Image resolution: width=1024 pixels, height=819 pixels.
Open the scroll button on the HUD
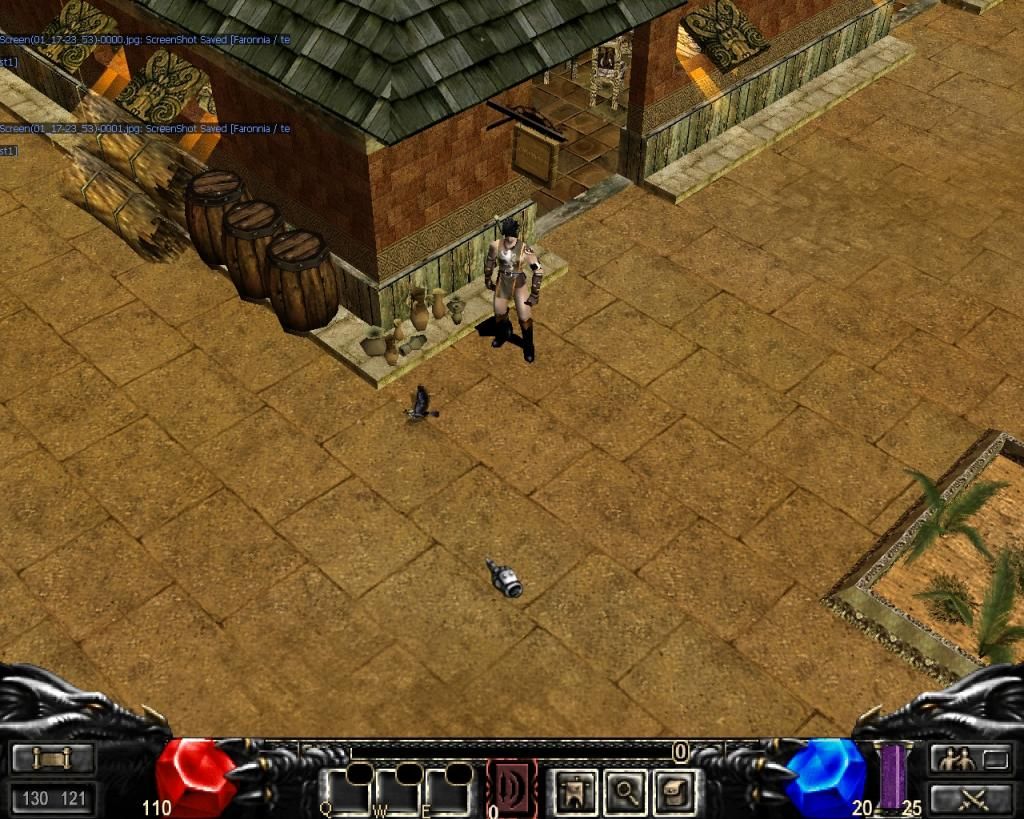click(x=53, y=759)
